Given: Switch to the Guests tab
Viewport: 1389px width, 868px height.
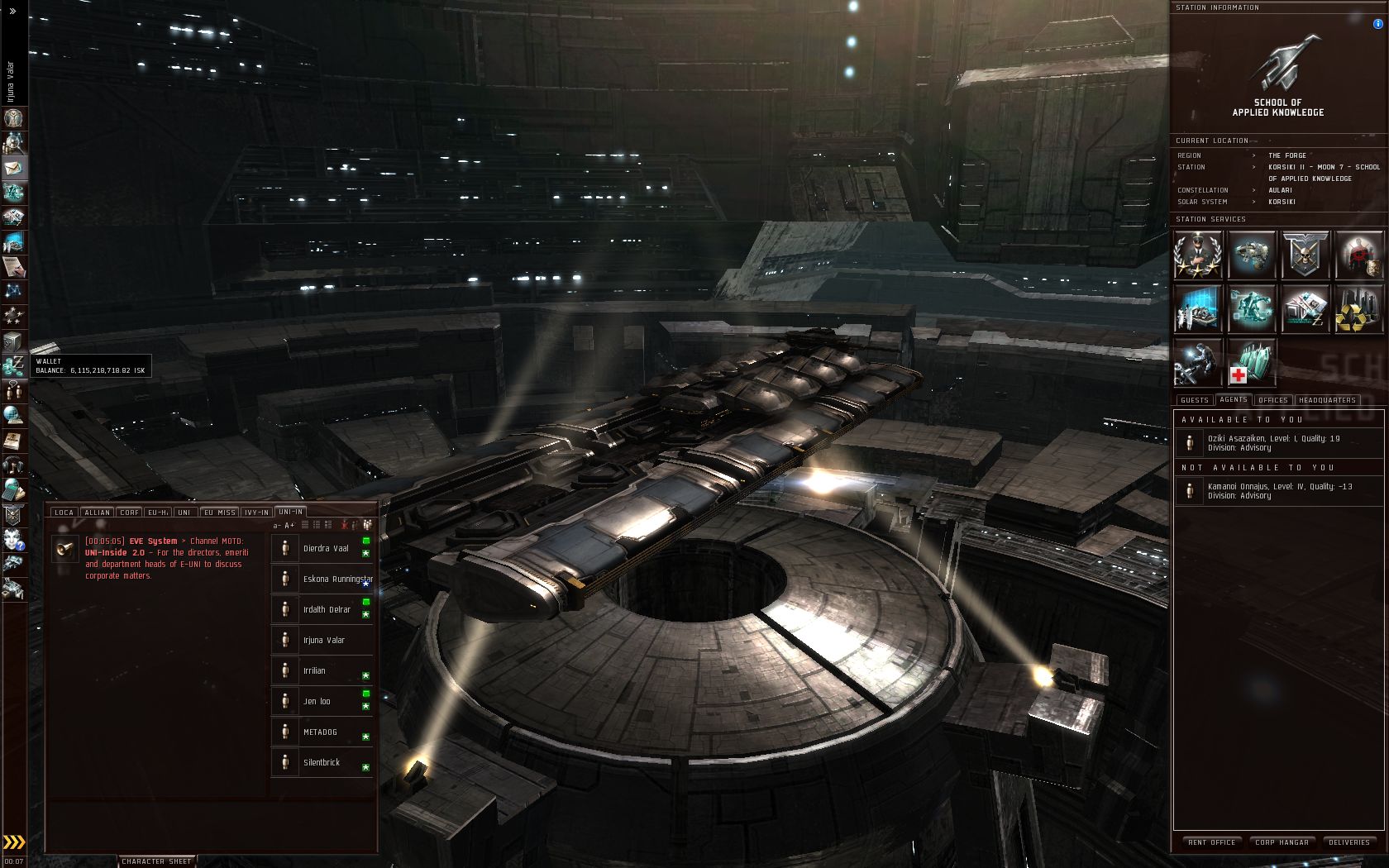Looking at the screenshot, I should (1195, 400).
